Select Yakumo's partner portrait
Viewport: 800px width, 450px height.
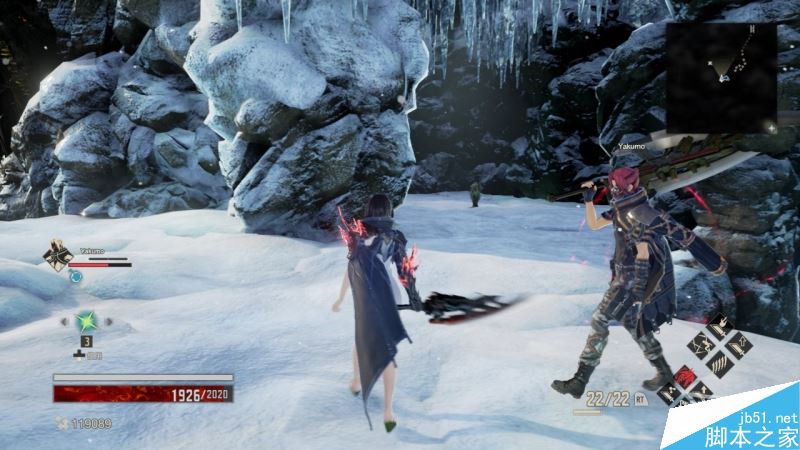(56, 254)
